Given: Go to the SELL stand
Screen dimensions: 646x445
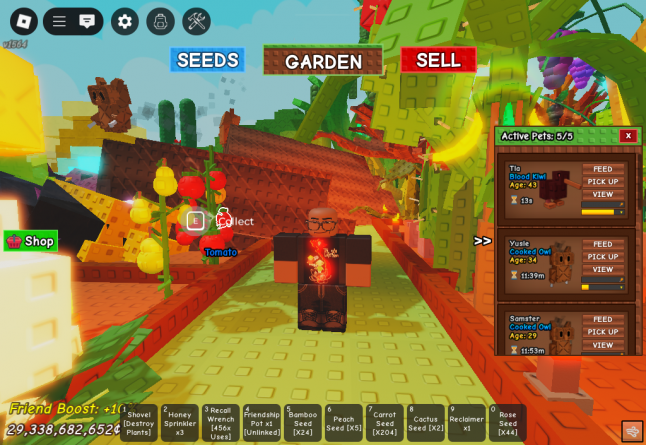Looking at the screenshot, I should coord(438,60).
